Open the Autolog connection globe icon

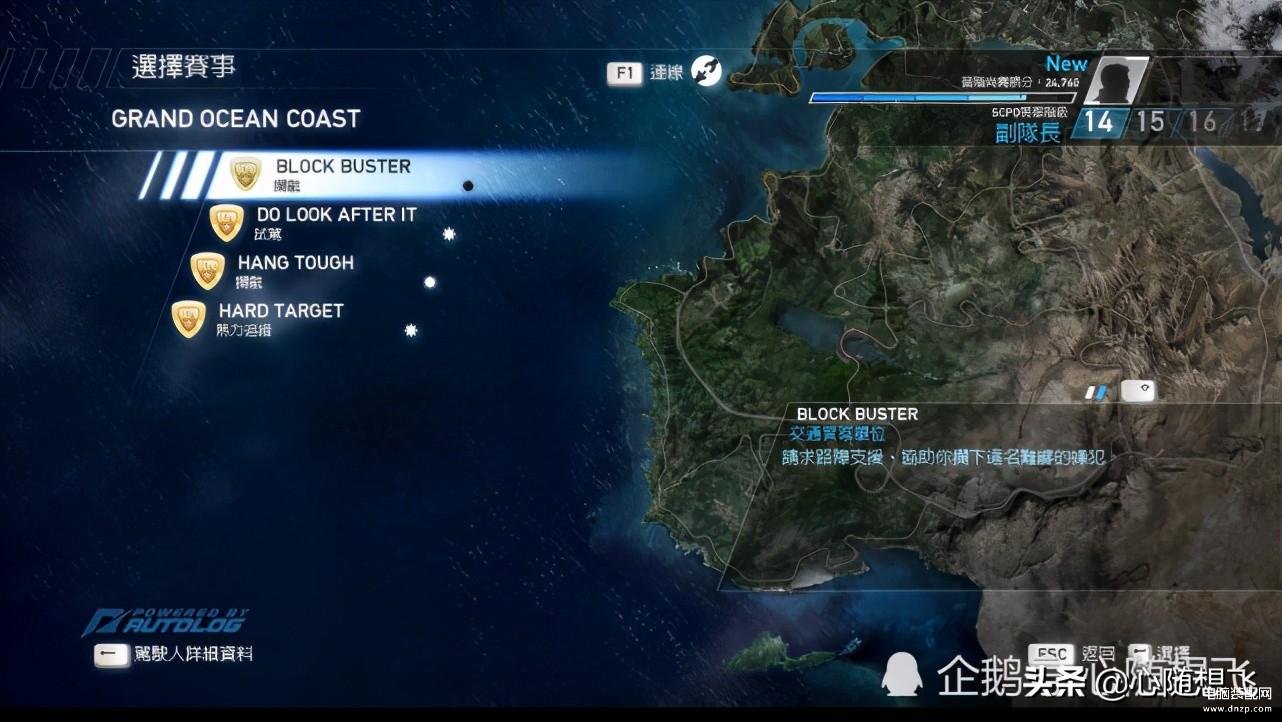pos(707,72)
